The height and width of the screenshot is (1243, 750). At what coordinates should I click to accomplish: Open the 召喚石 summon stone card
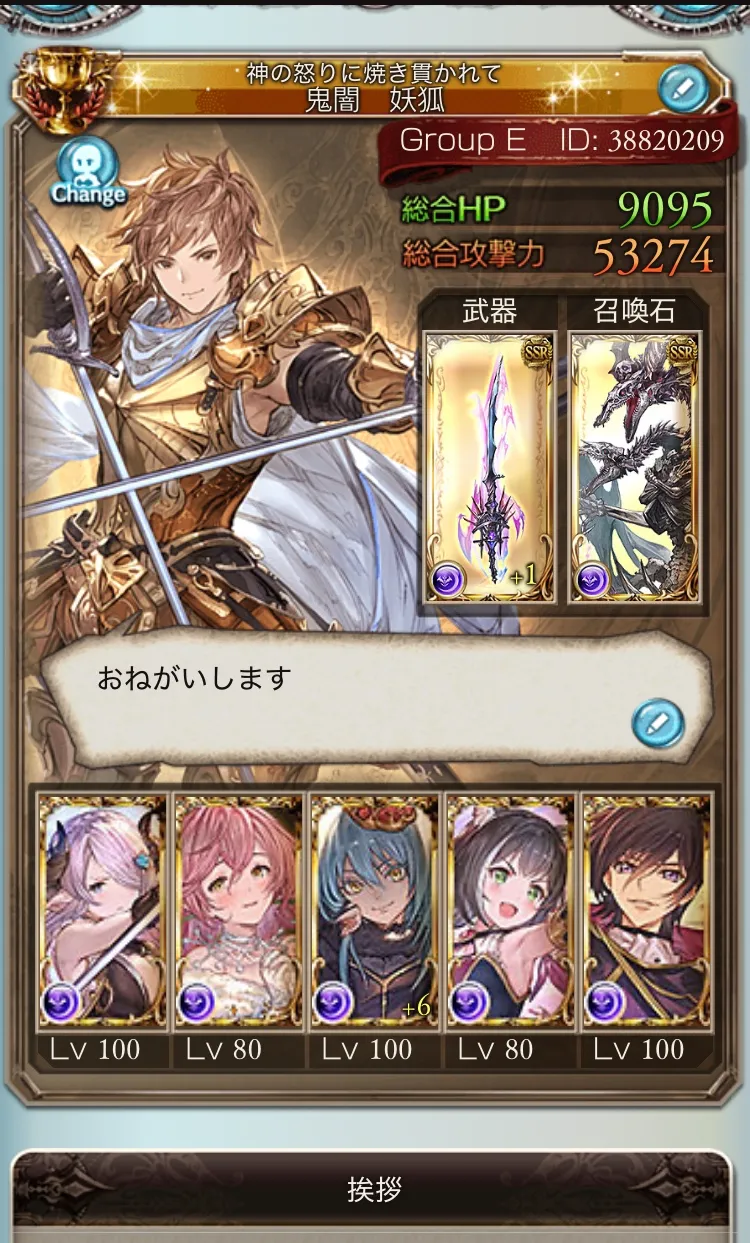click(635, 466)
